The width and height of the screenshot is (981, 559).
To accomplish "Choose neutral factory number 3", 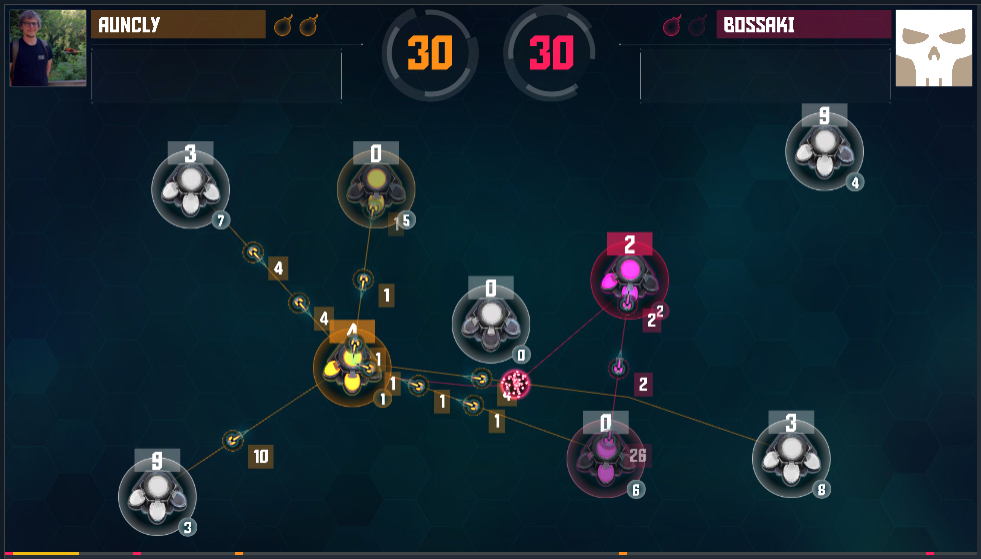I will tap(157, 496).
